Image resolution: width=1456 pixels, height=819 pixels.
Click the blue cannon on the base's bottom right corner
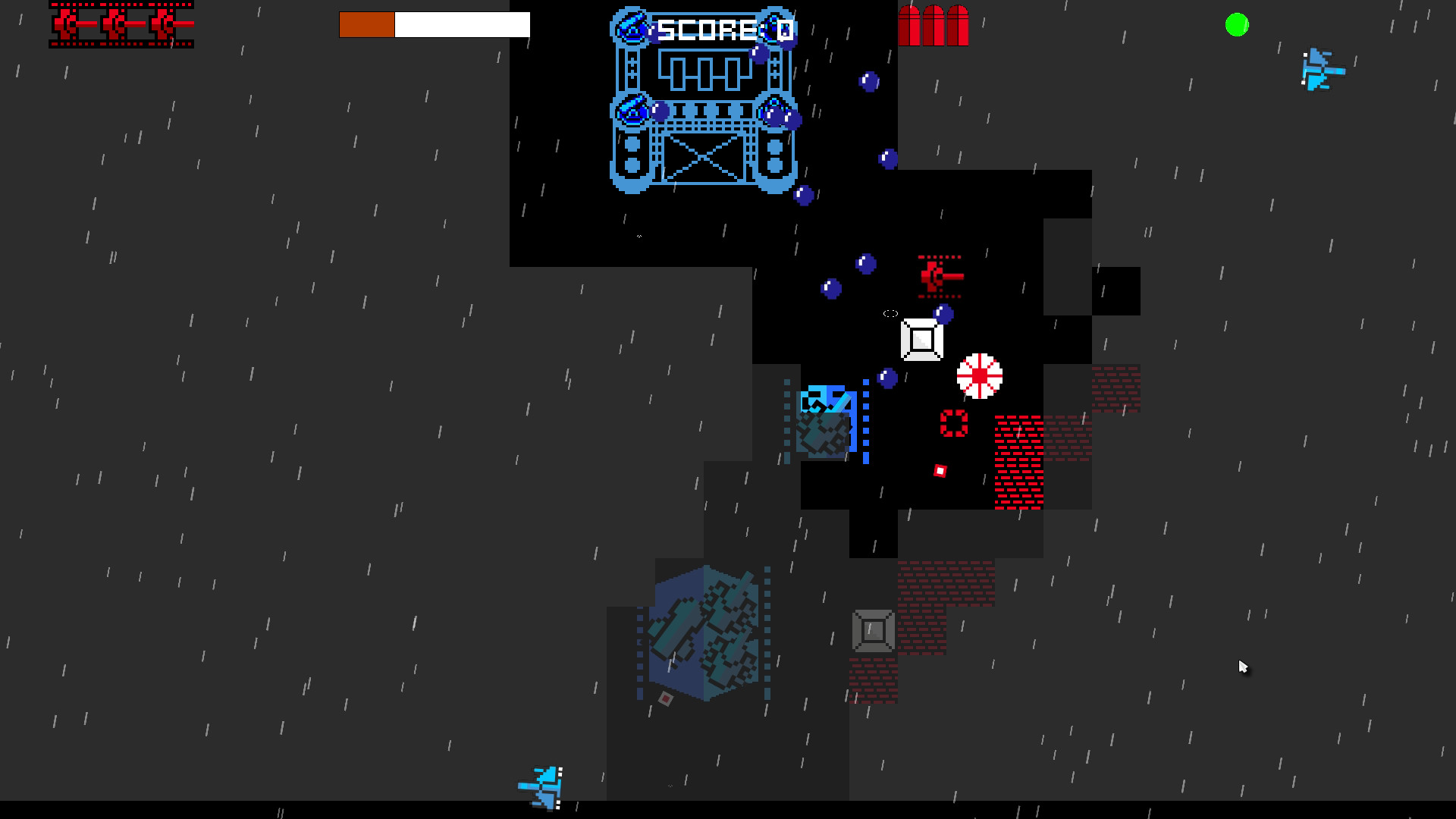(x=773, y=114)
